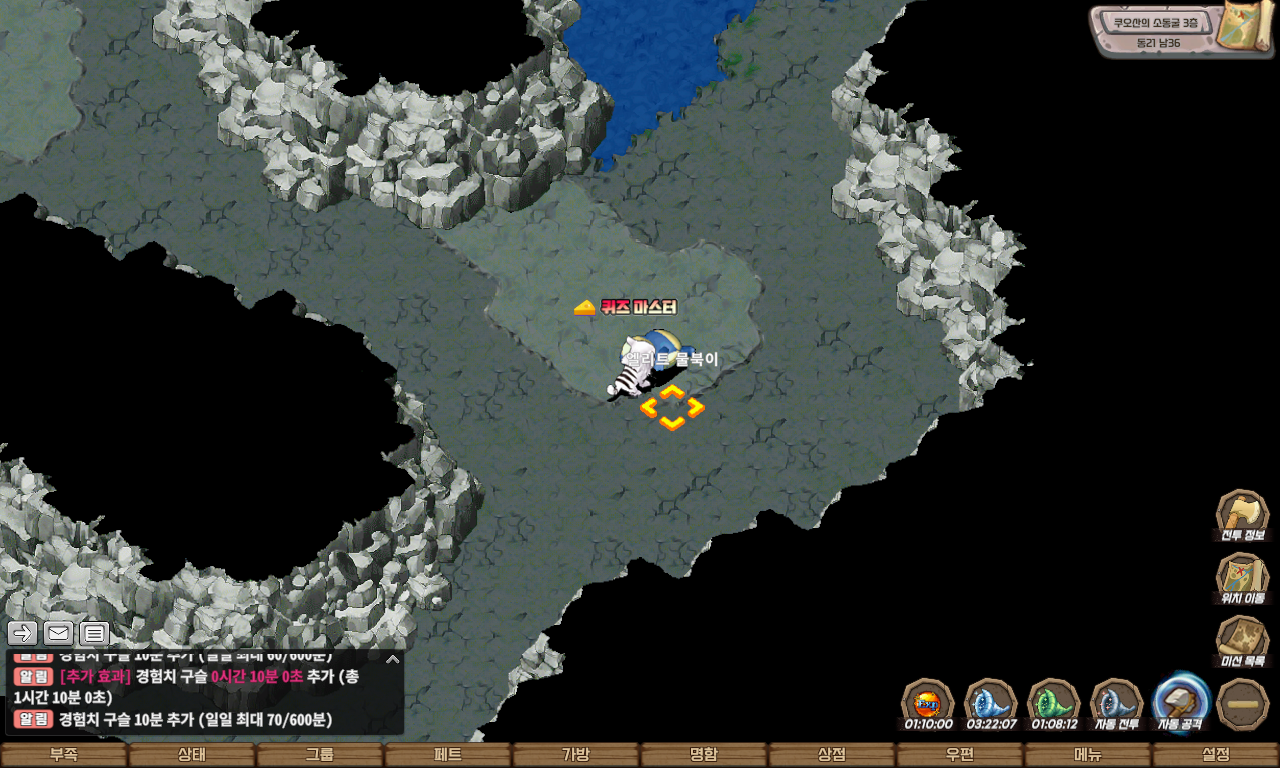Click the envelope button above chat

coord(58,633)
